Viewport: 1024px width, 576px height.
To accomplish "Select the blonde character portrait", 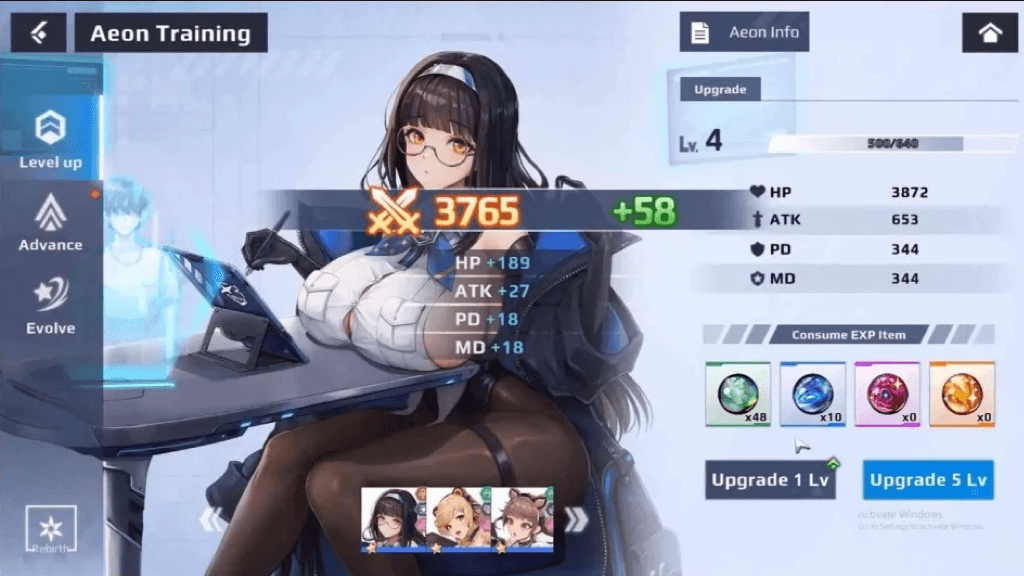I will click(x=459, y=519).
